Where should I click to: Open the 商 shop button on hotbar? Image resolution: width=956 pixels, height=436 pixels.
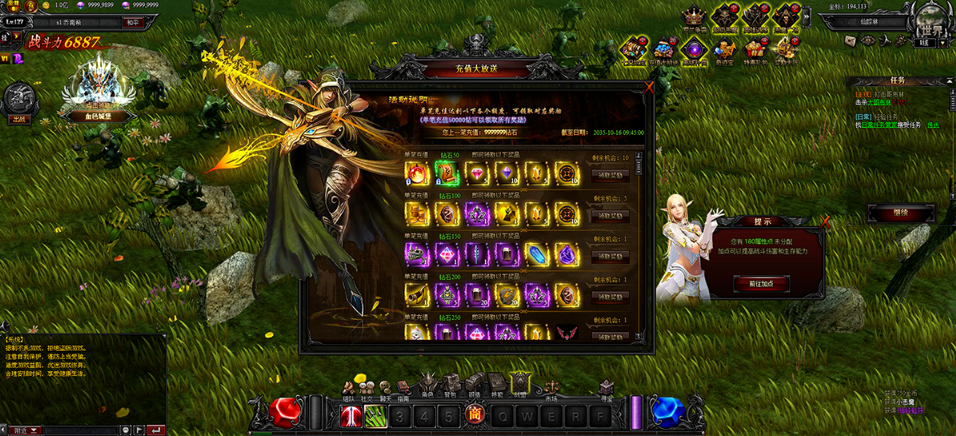tap(475, 414)
